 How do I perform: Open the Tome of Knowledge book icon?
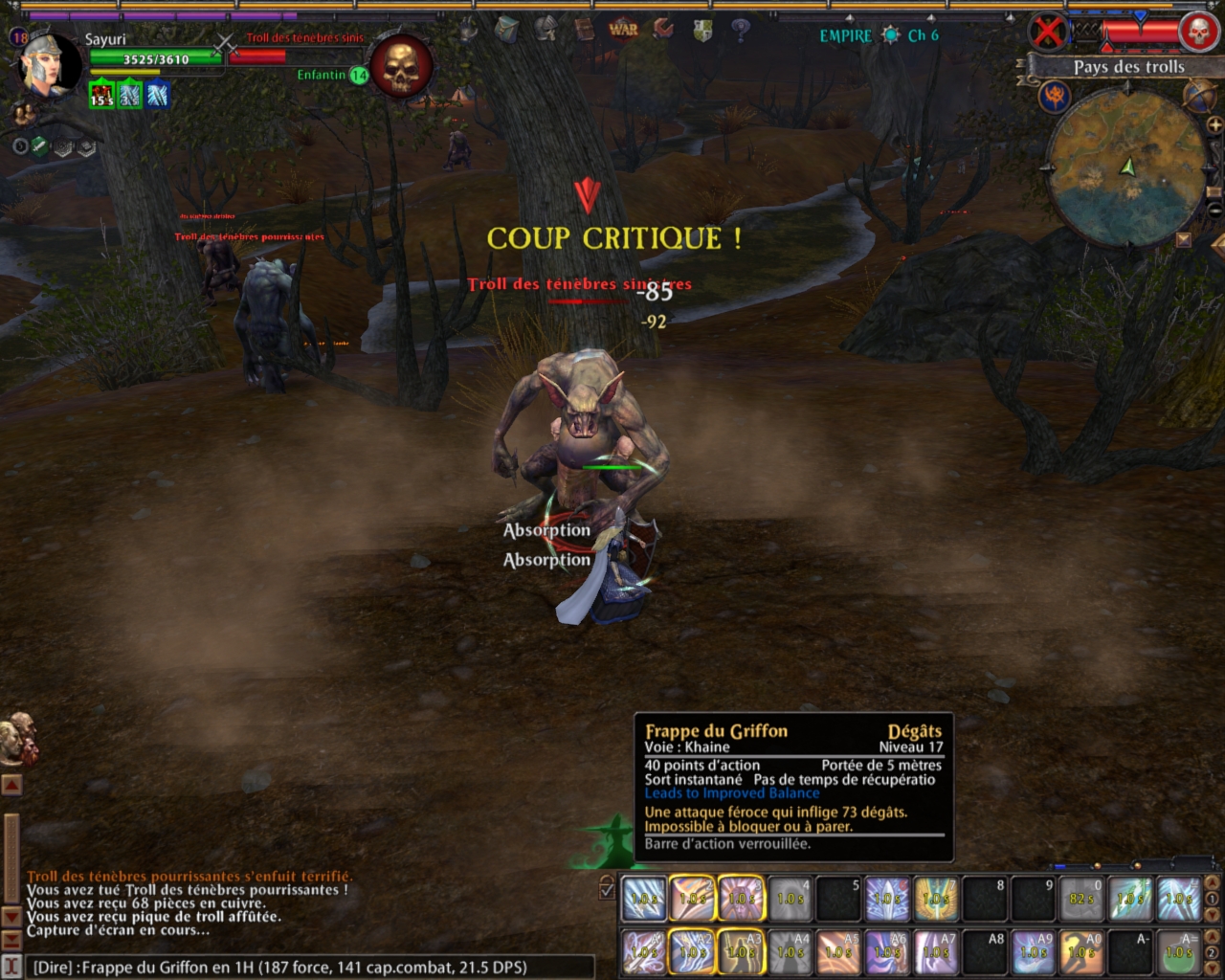(584, 30)
